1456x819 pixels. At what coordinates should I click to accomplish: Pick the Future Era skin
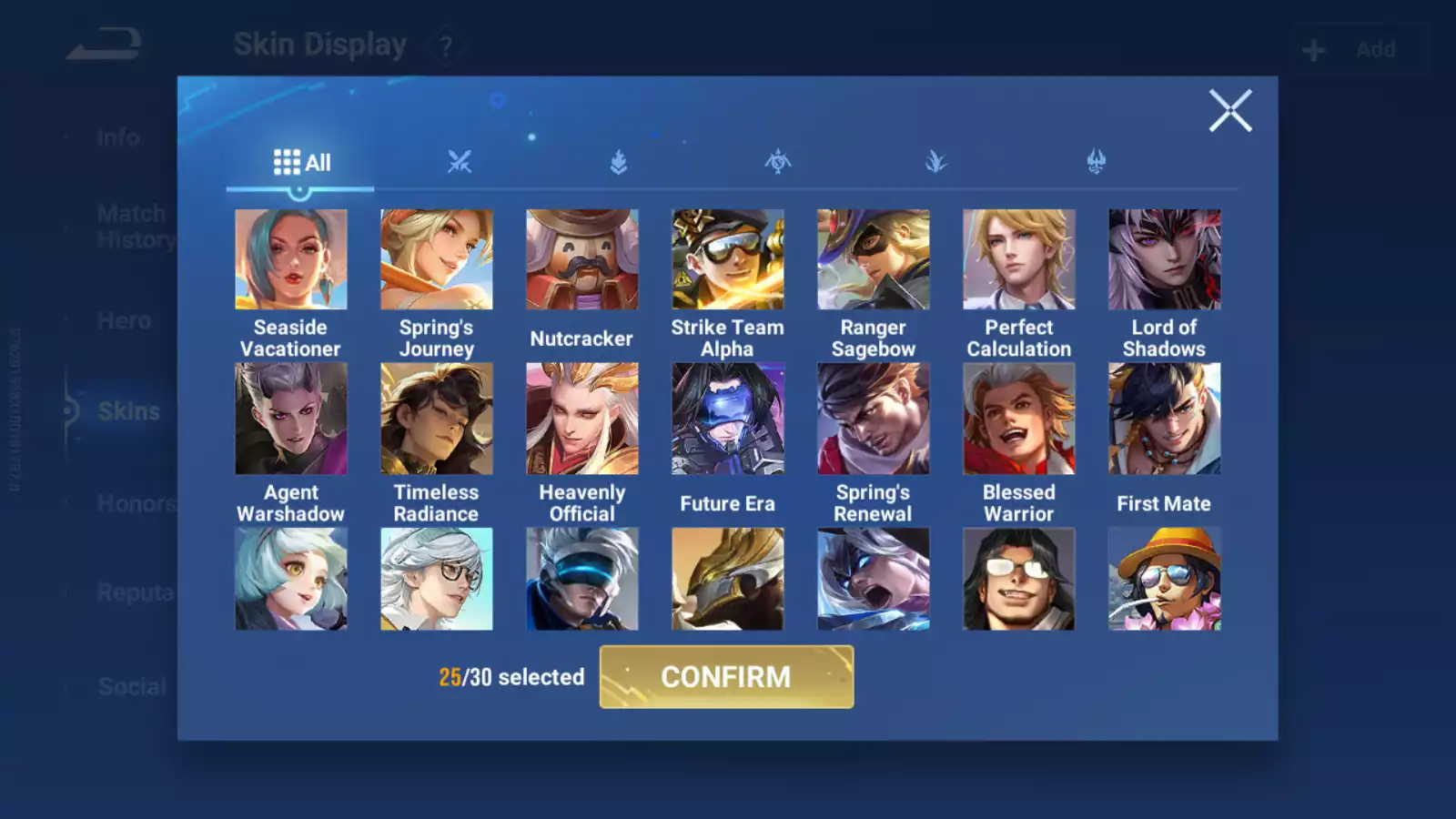point(728,419)
